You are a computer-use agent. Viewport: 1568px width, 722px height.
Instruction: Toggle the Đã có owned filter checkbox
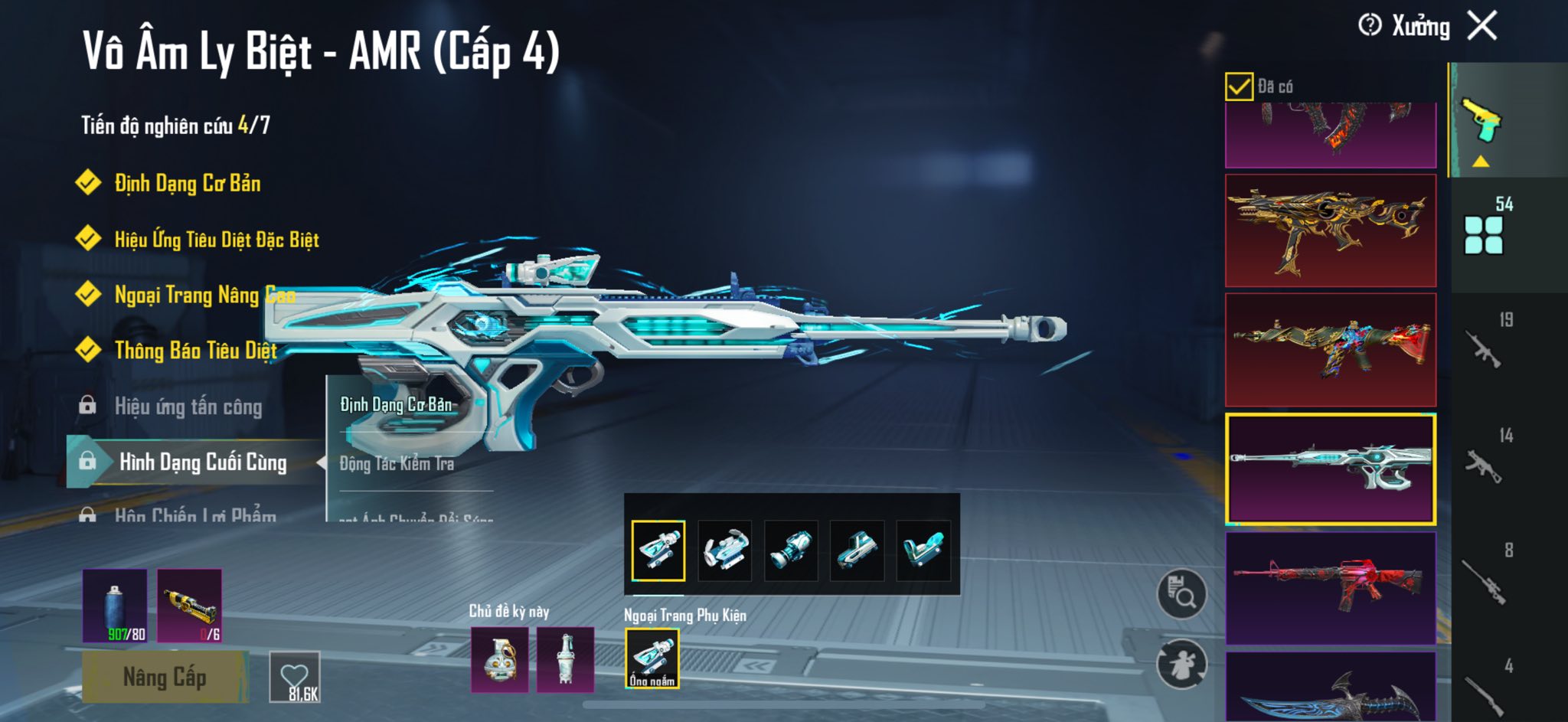point(1239,87)
